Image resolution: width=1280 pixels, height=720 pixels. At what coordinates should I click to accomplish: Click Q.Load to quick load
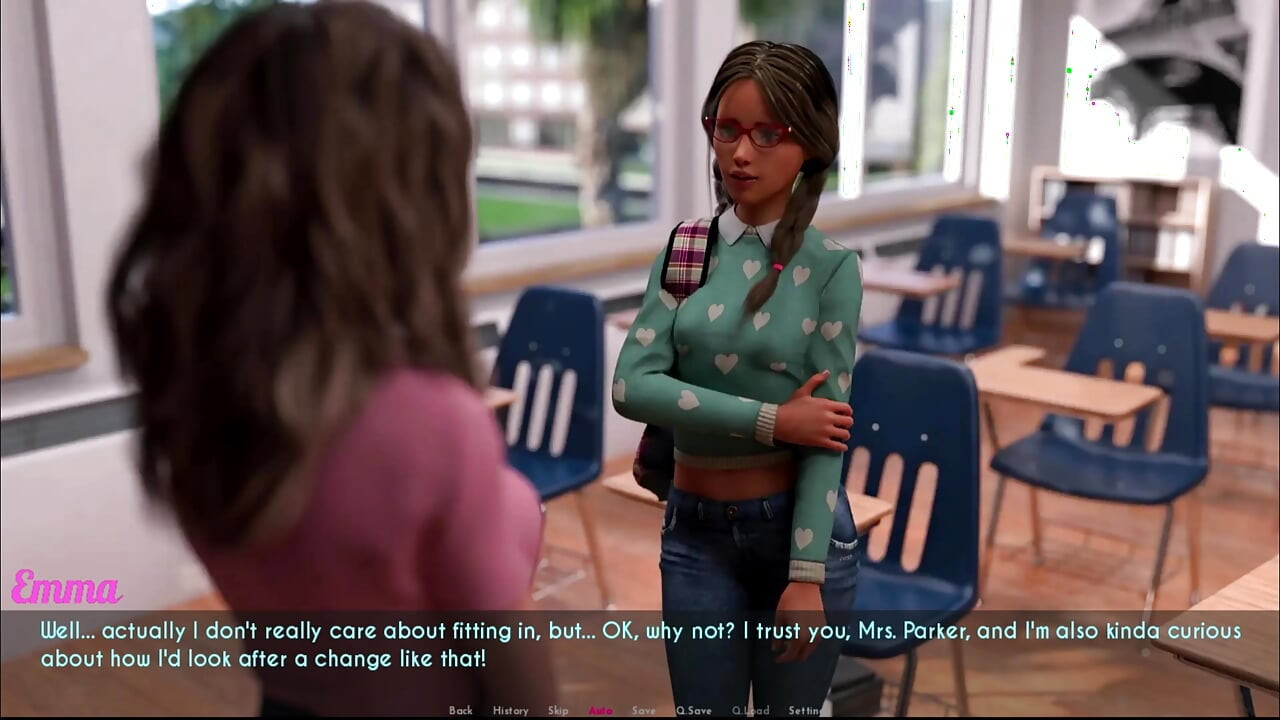click(750, 710)
